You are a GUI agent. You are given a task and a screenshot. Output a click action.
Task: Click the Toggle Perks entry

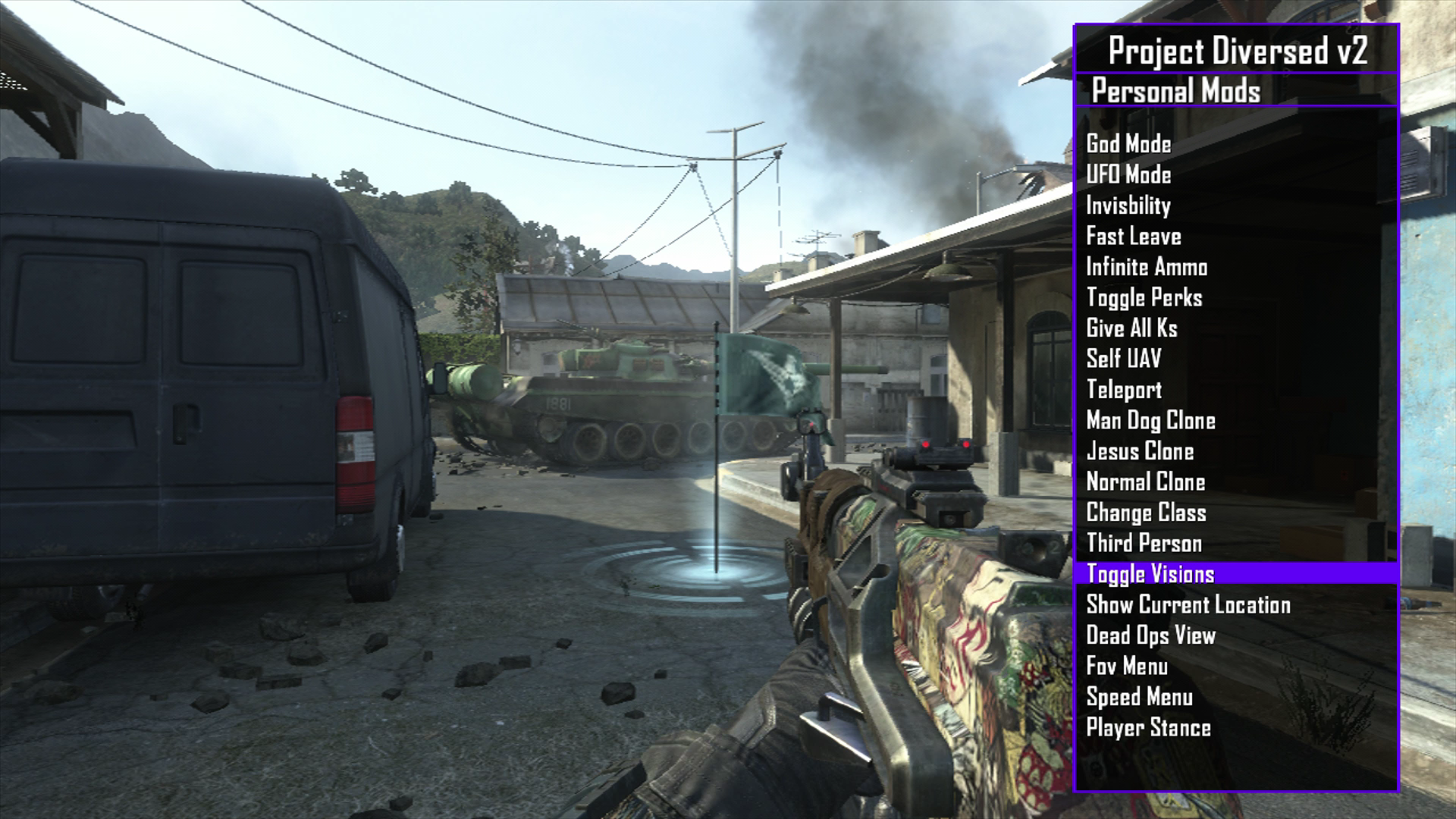1144,298
